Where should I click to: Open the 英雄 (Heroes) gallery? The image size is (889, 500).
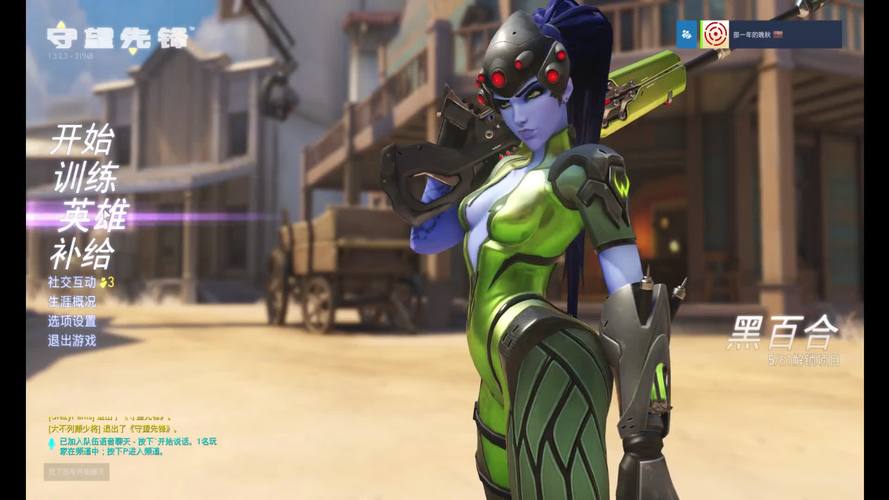pyautogui.click(x=94, y=215)
